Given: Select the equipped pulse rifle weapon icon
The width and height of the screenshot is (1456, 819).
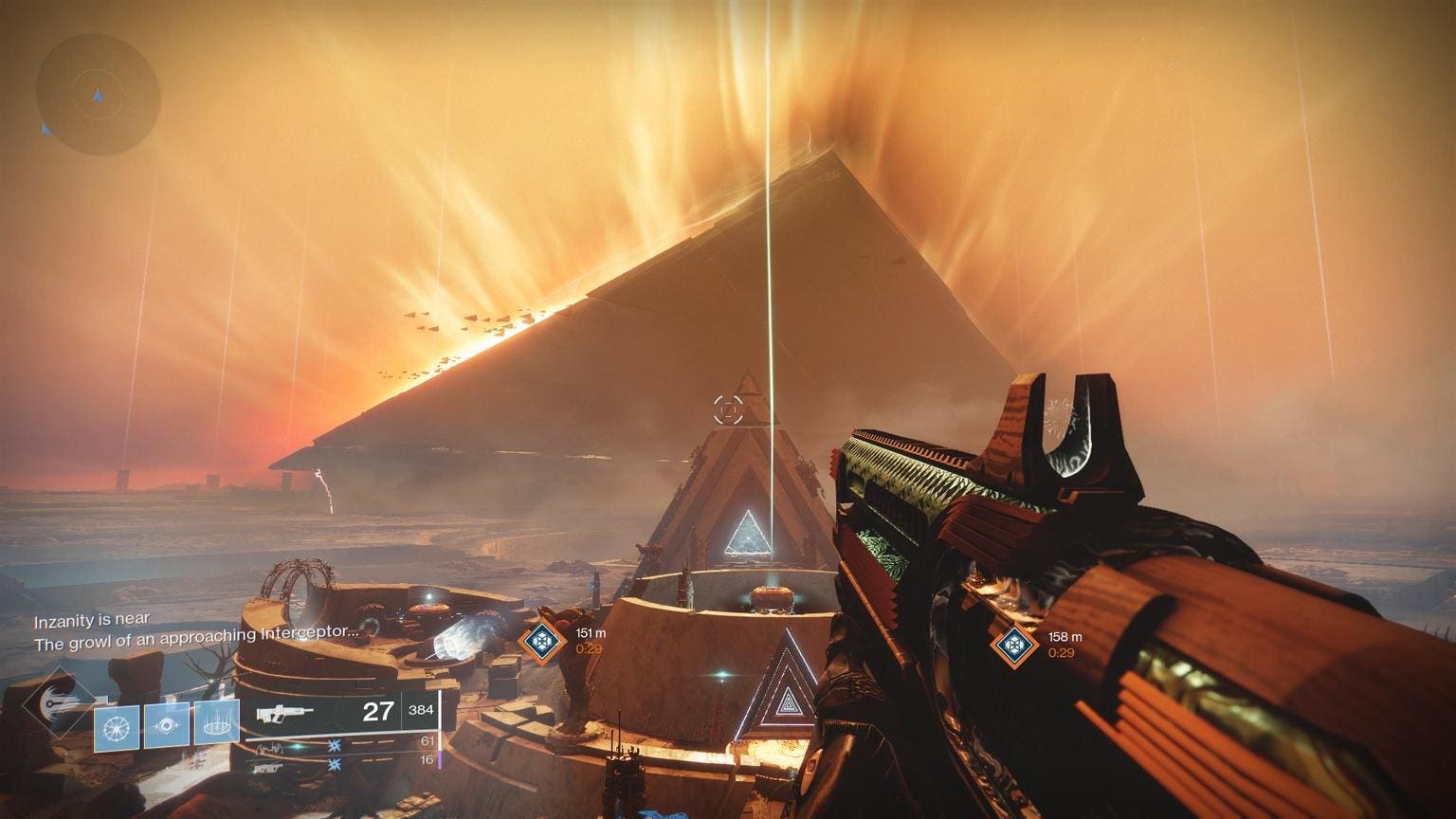Looking at the screenshot, I should 281,711.
